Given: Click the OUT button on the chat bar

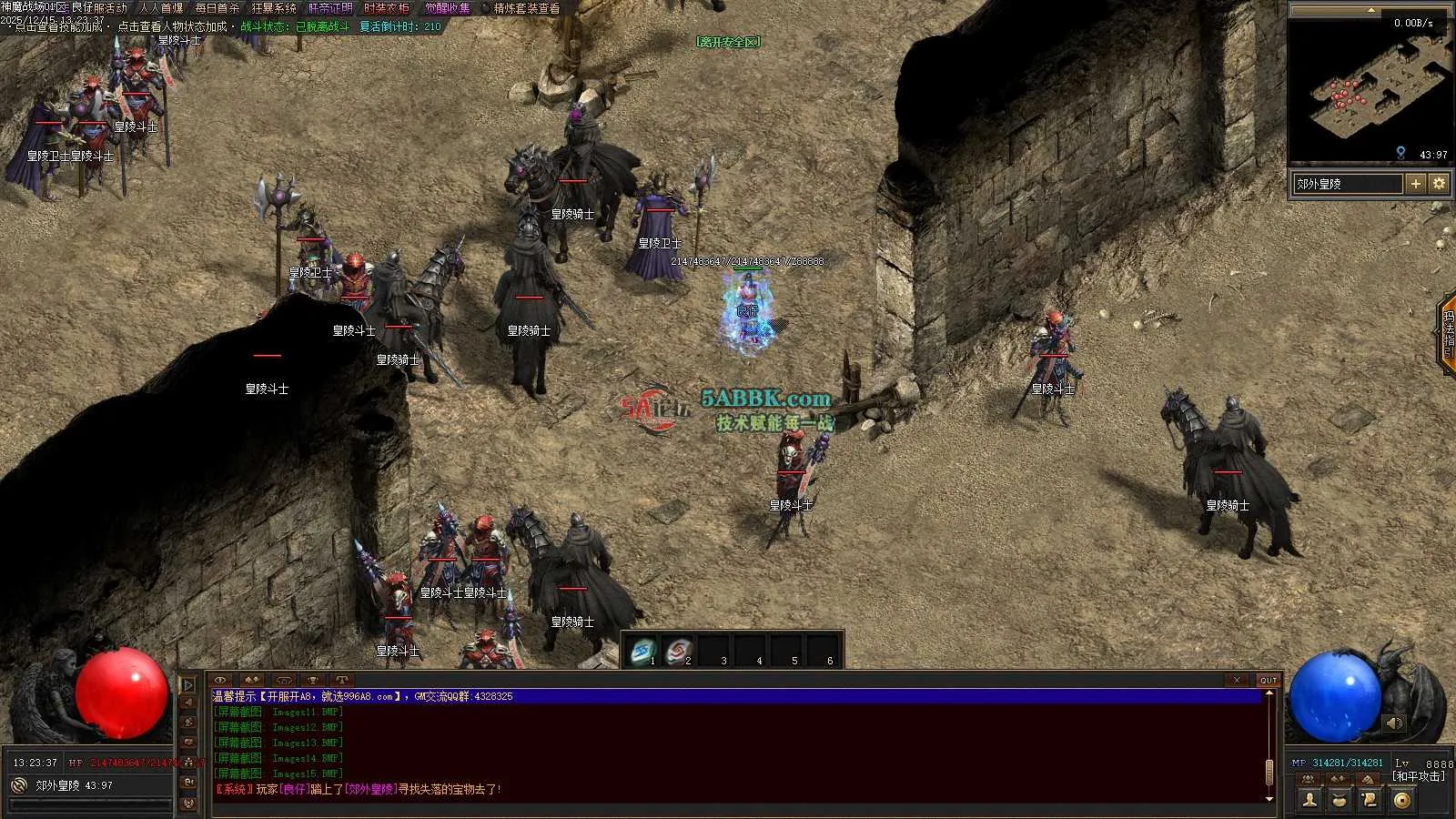Looking at the screenshot, I should click(x=1269, y=680).
